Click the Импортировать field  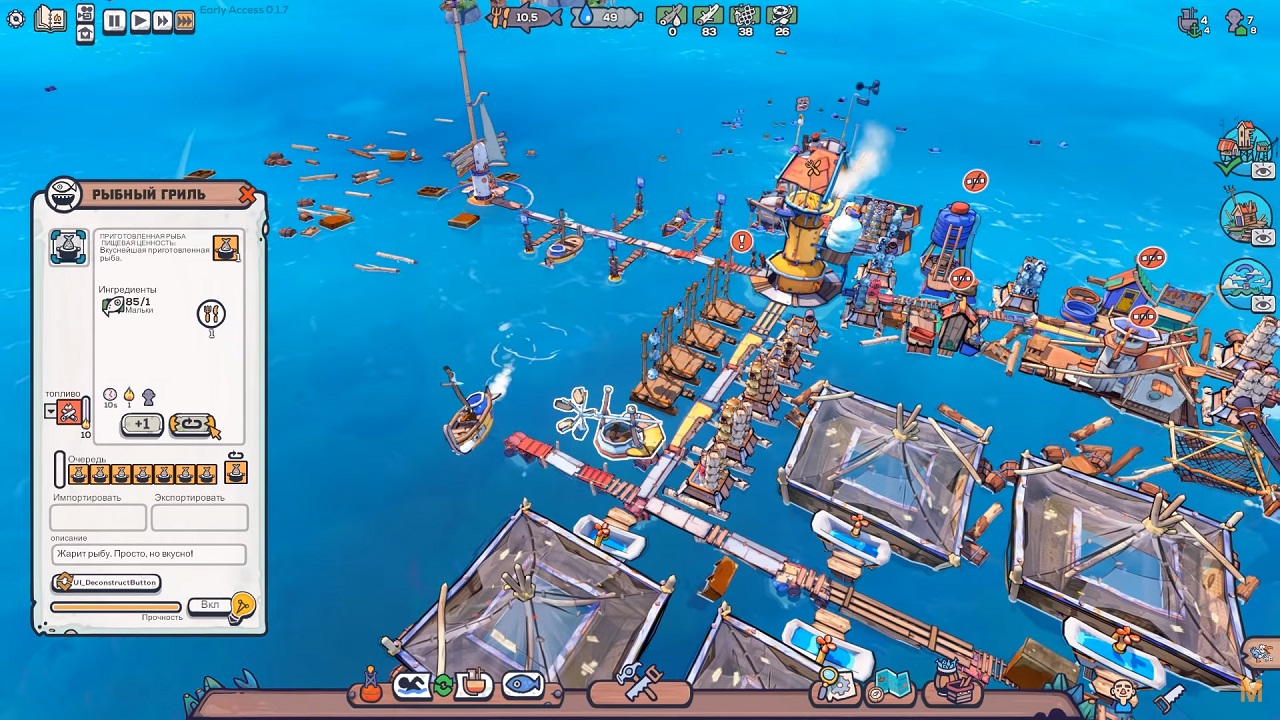tap(98, 517)
